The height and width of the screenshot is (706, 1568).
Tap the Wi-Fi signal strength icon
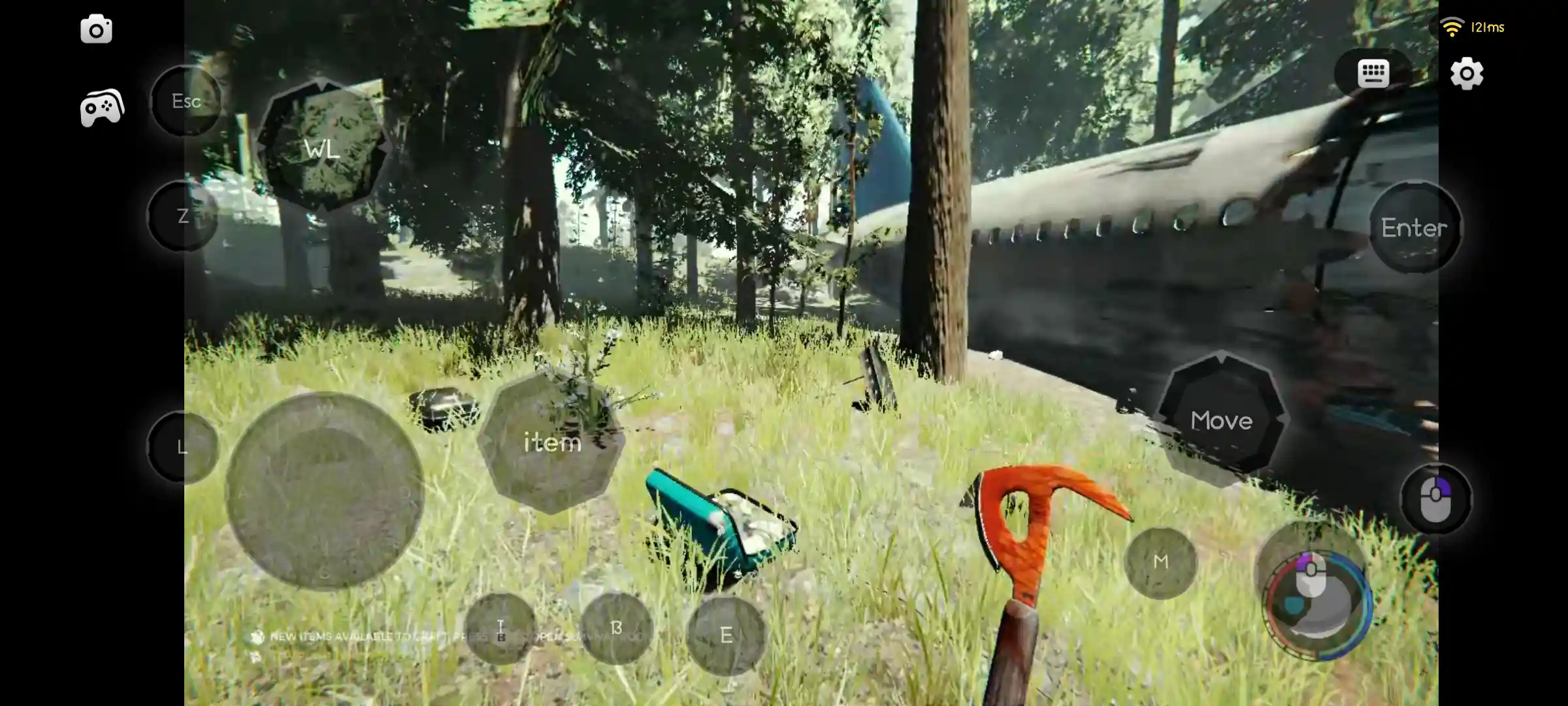click(1451, 27)
